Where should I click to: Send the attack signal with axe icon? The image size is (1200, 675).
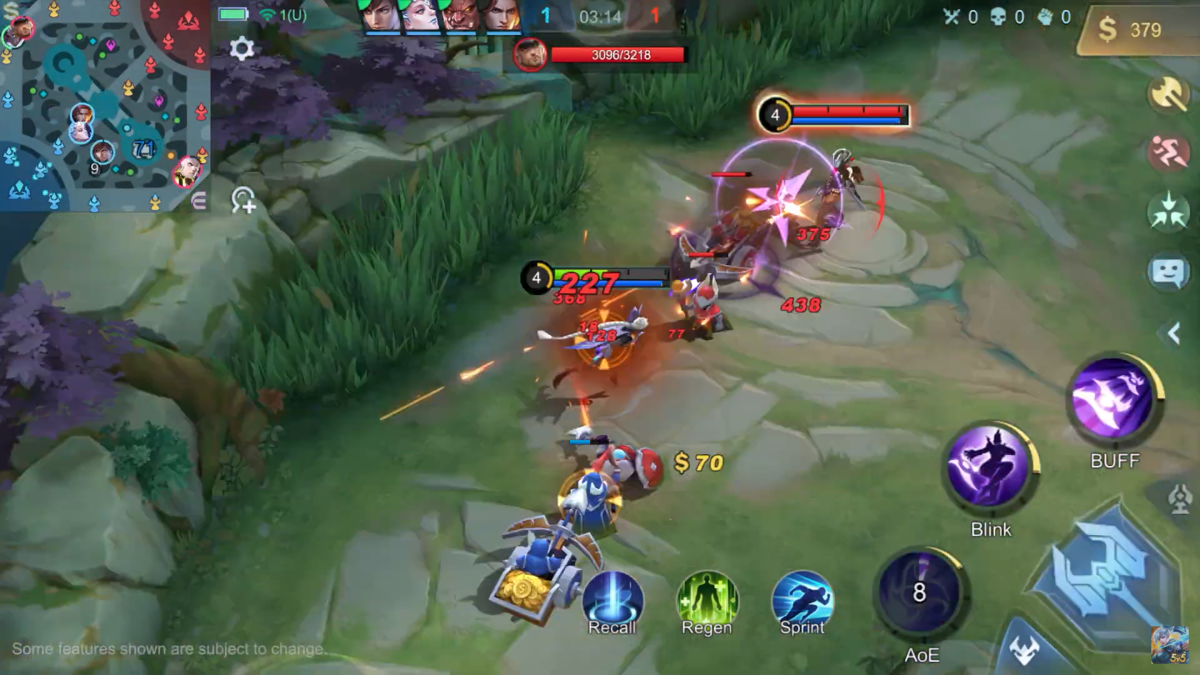(x=1168, y=93)
